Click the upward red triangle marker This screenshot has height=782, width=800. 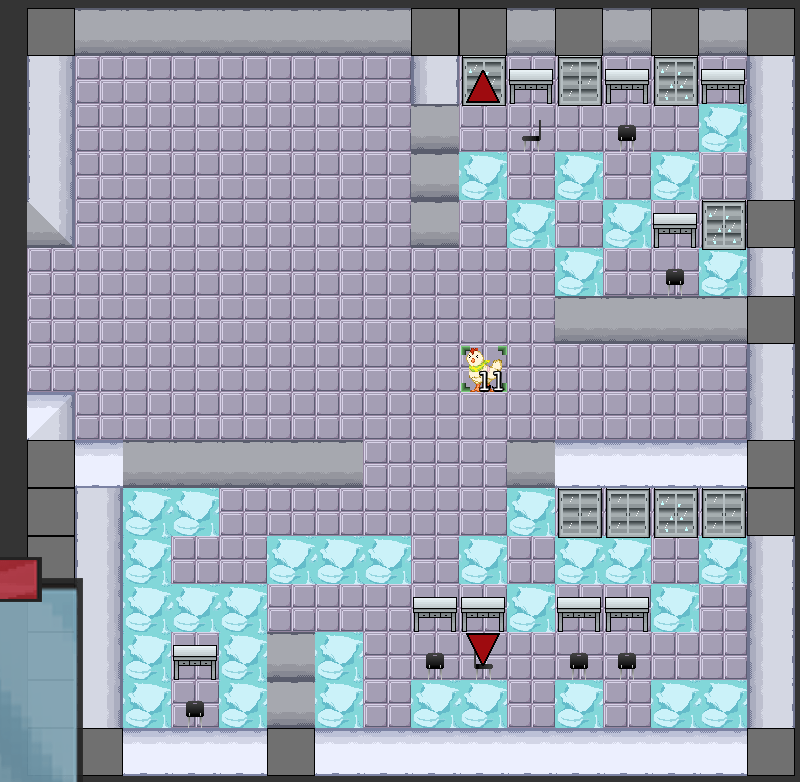tap(483, 87)
